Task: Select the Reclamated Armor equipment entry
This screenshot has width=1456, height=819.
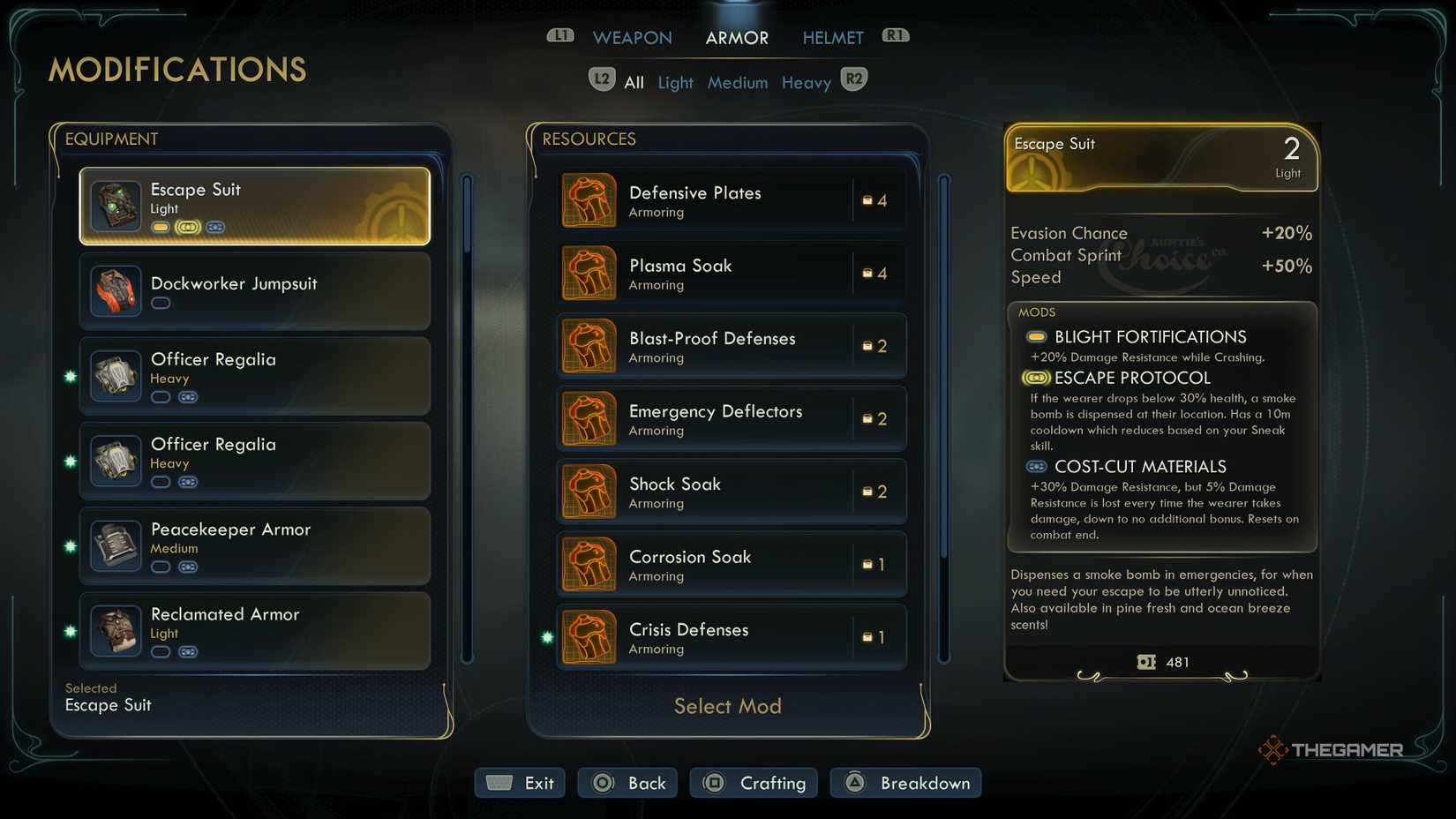Action: [x=254, y=630]
